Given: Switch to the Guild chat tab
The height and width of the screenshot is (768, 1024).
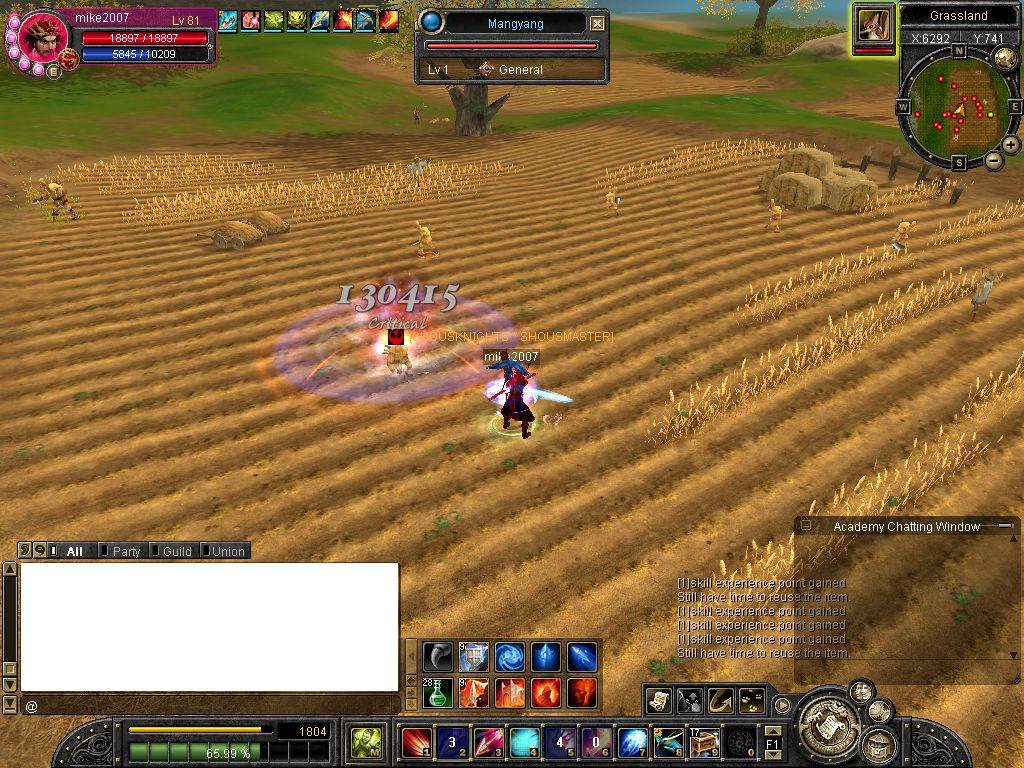Looking at the screenshot, I should [x=176, y=551].
